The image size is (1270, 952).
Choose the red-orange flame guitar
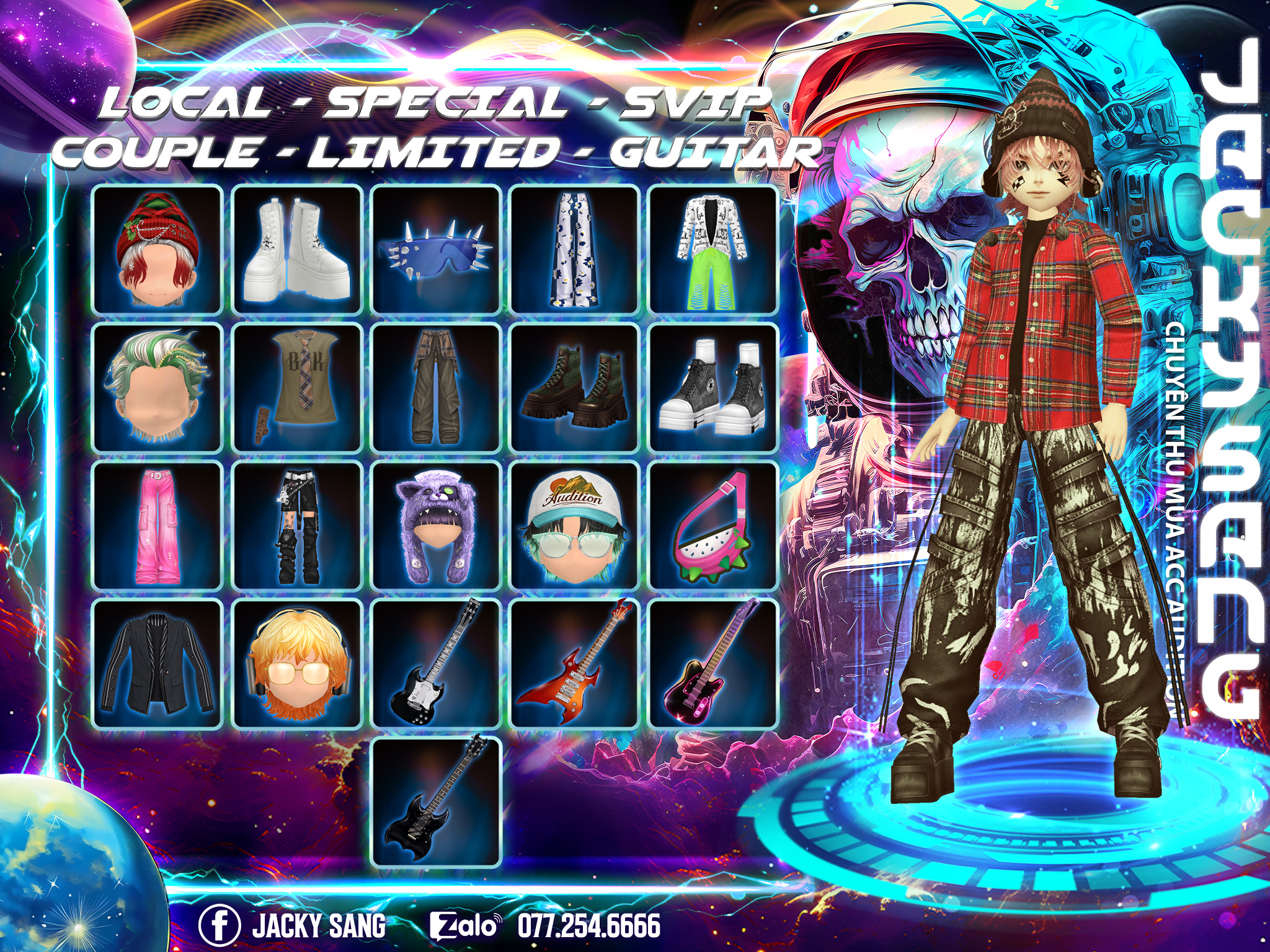click(574, 664)
